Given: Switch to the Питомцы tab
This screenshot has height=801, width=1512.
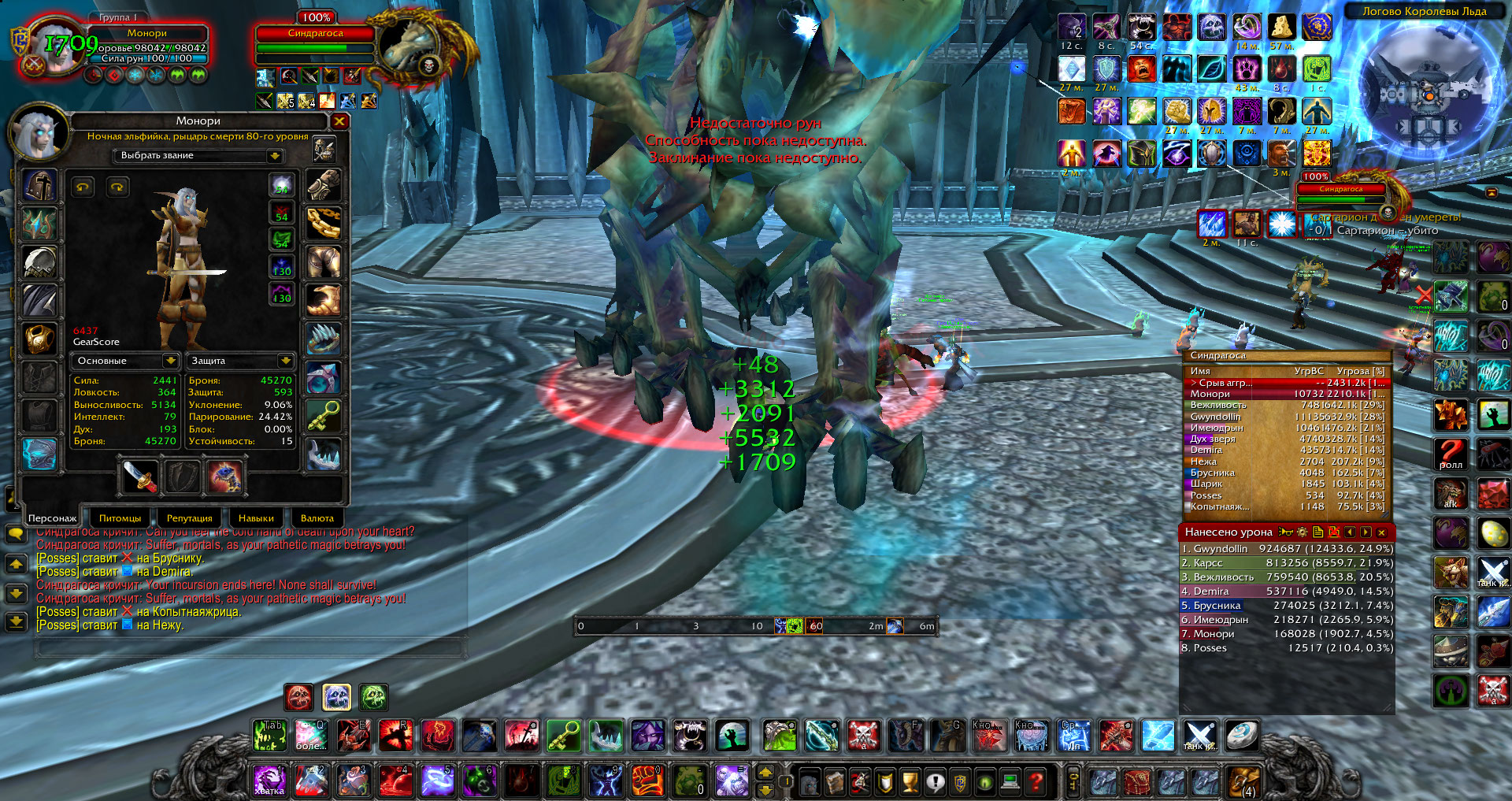Looking at the screenshot, I should [x=120, y=518].
